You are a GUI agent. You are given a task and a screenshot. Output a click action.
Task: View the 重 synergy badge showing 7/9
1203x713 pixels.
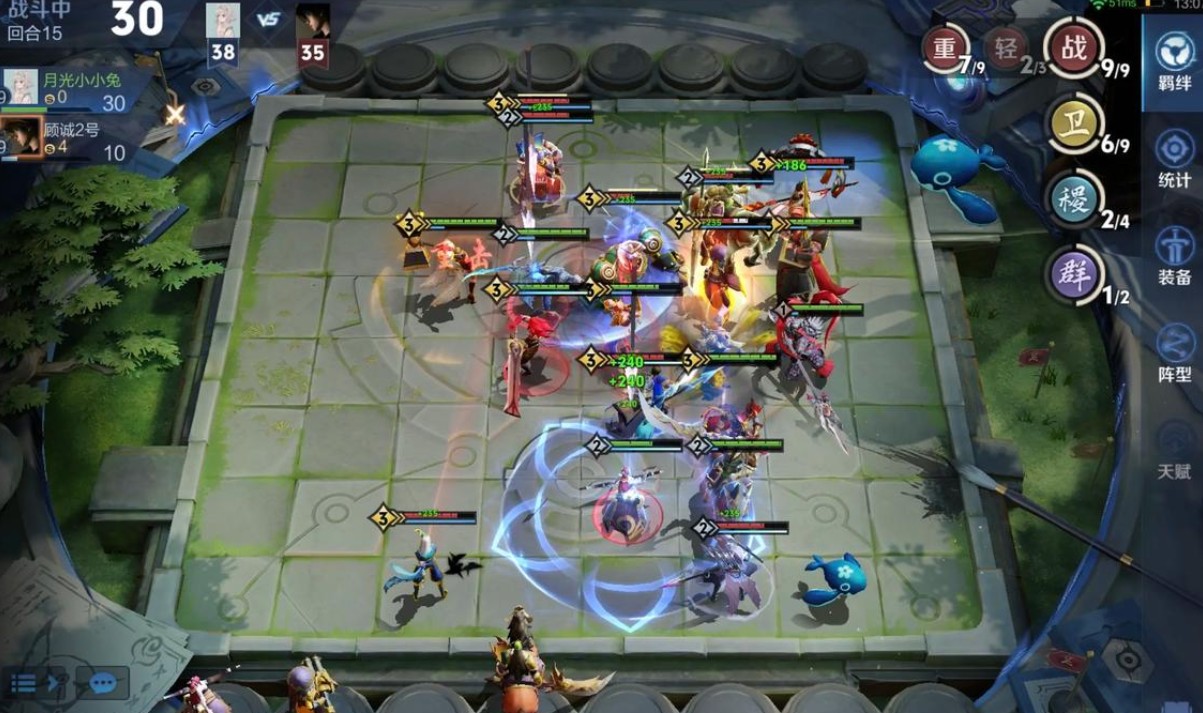pyautogui.click(x=945, y=48)
